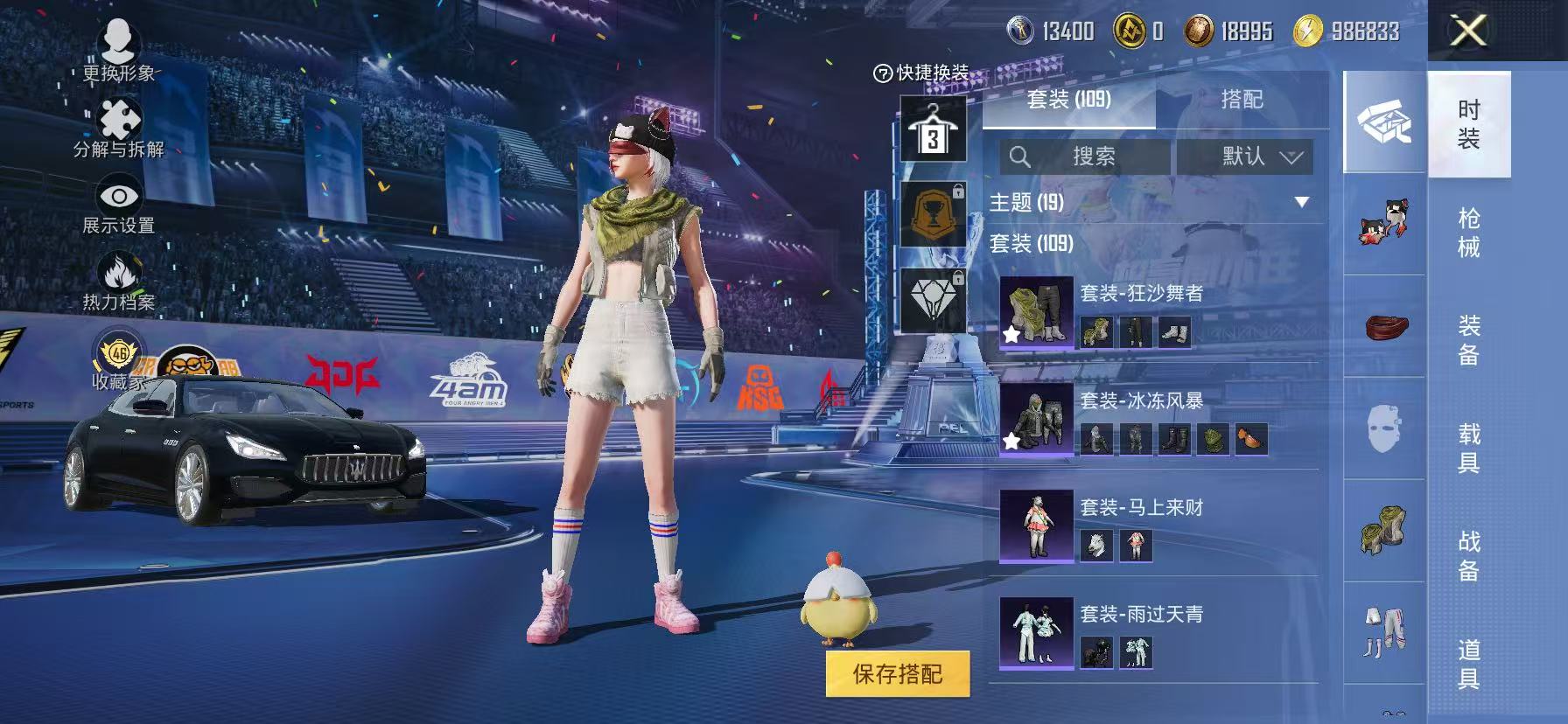The width and height of the screenshot is (1568, 724).
Task: Open the 默认 sort dropdown
Action: click(1244, 158)
